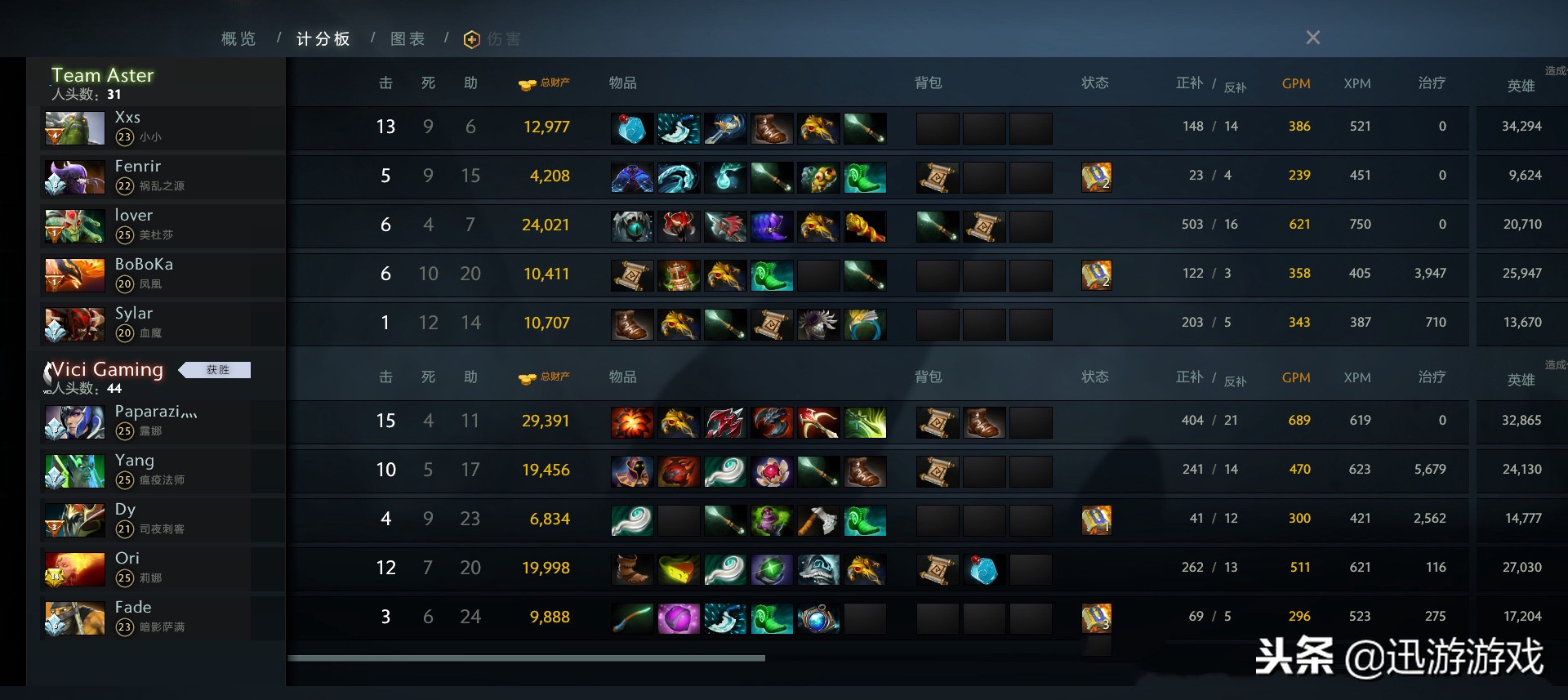Select Yang's Necrophos hero portrait
Viewport: 1568px width, 700px height.
point(74,471)
